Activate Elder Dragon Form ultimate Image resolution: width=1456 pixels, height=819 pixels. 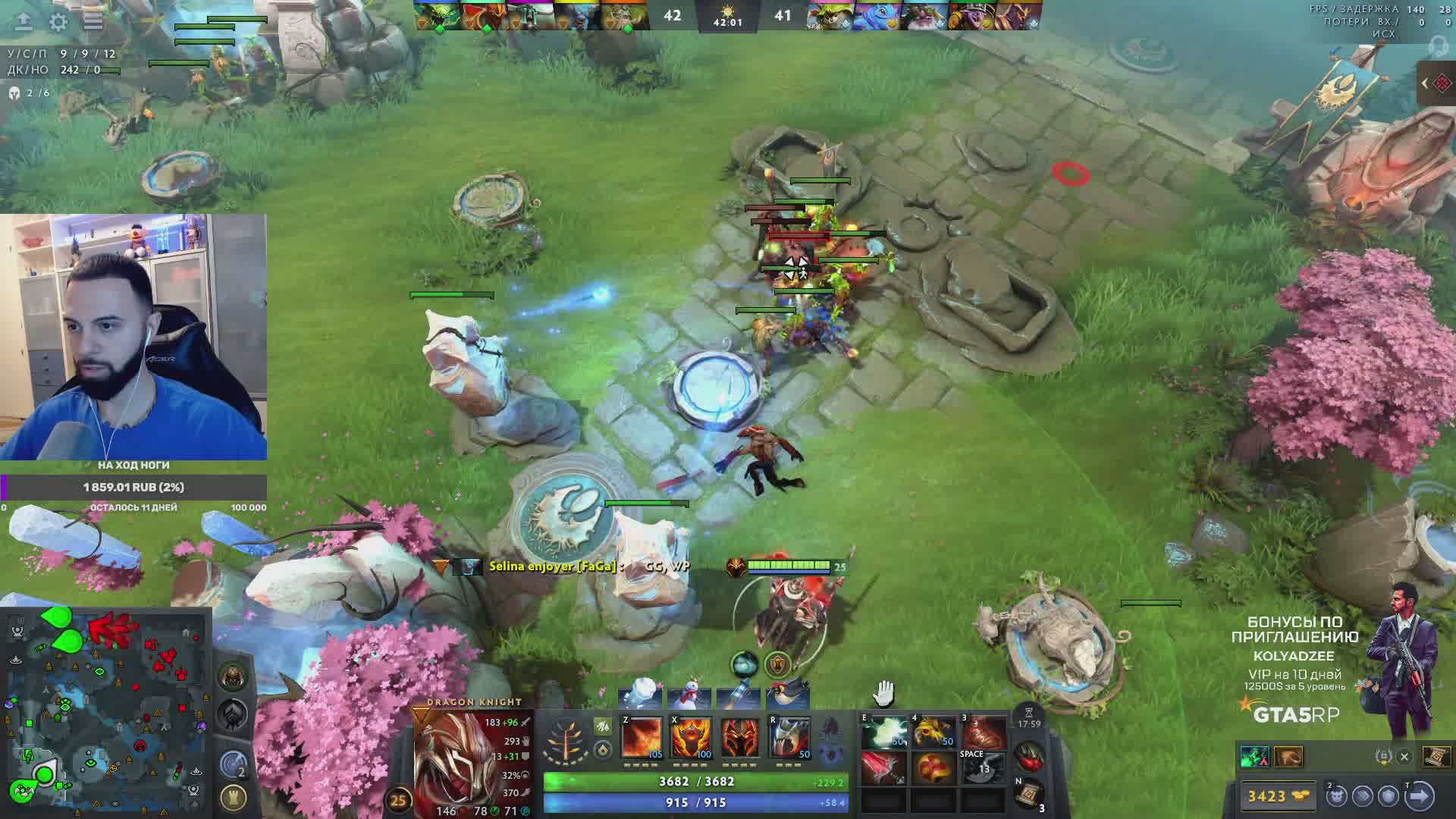tap(789, 738)
